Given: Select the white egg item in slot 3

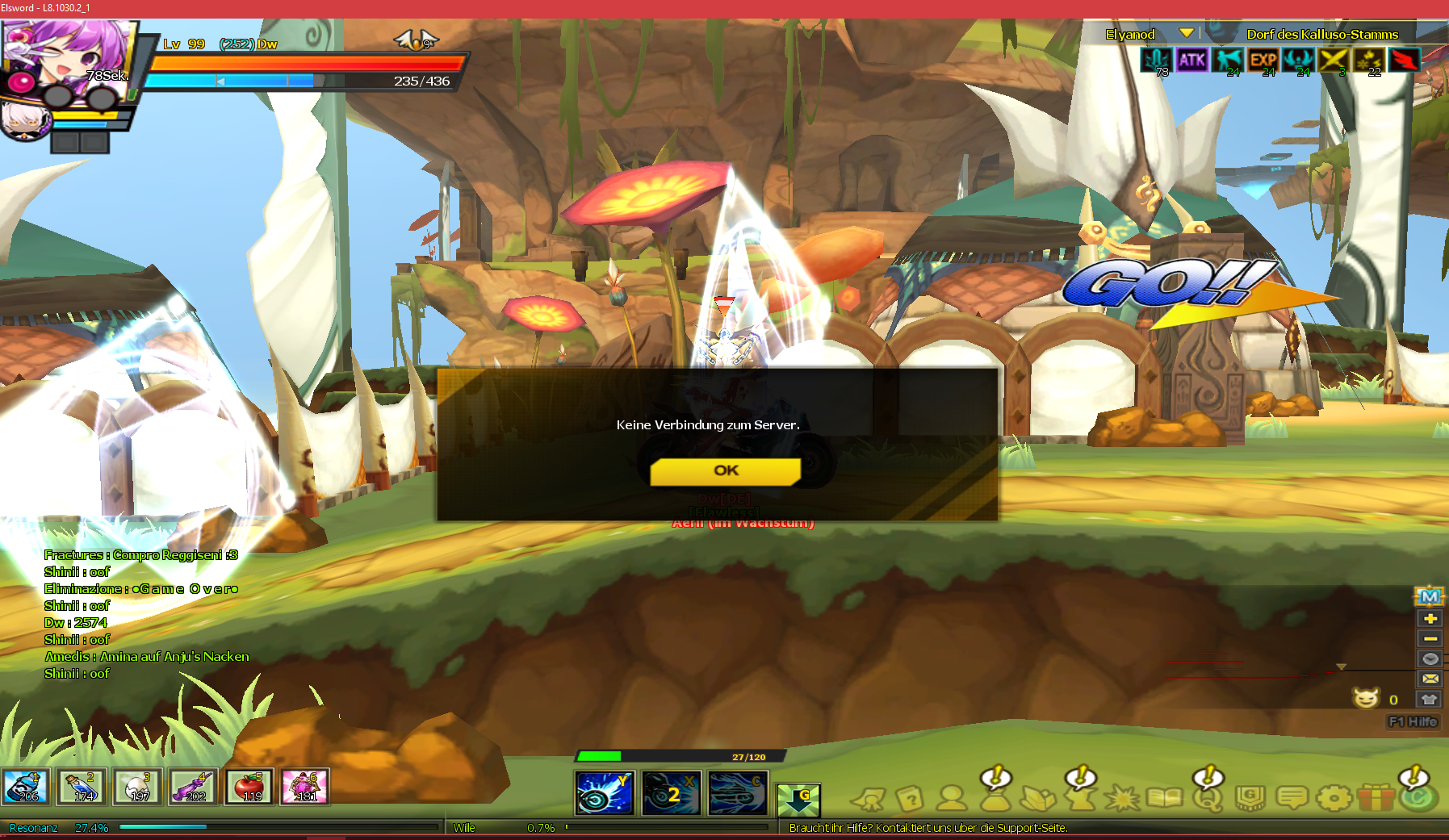Looking at the screenshot, I should coord(137,787).
